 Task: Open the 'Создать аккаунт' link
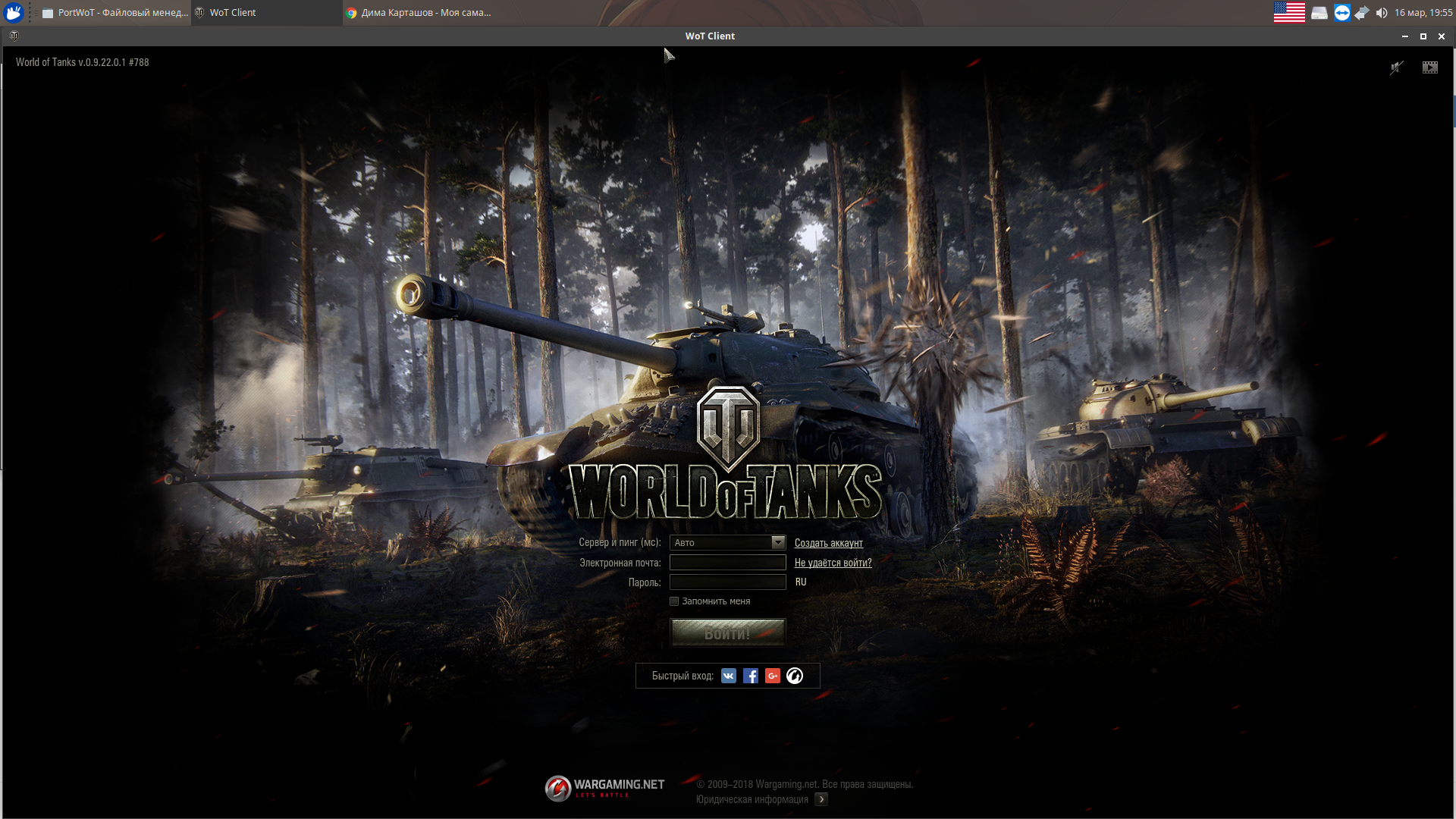(x=828, y=543)
